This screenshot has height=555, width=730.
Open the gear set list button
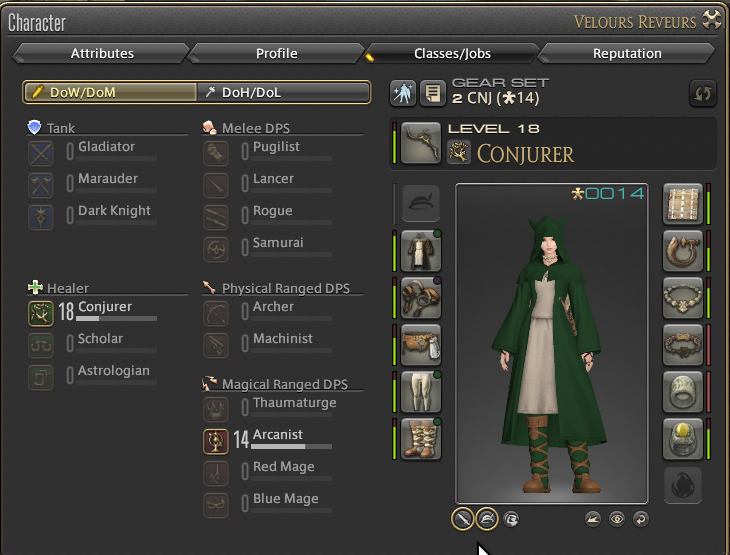(432, 93)
